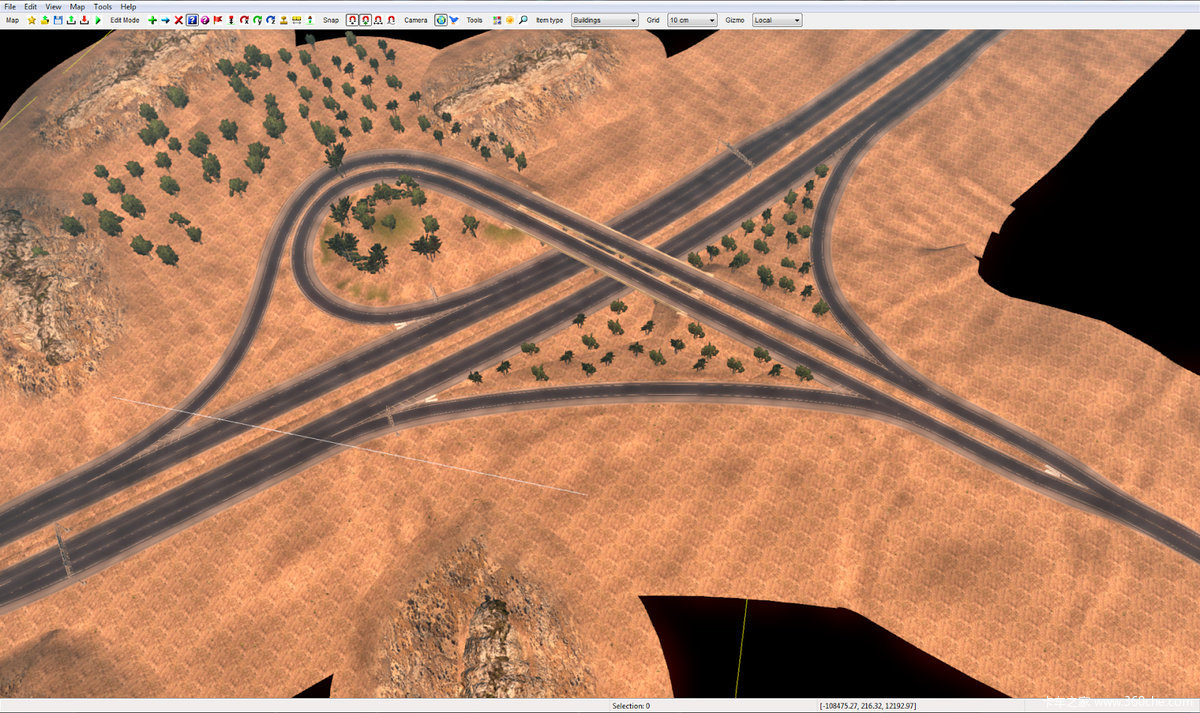The height and width of the screenshot is (713, 1200).
Task: Switch to the blue bird fly camera
Action: coord(454,20)
